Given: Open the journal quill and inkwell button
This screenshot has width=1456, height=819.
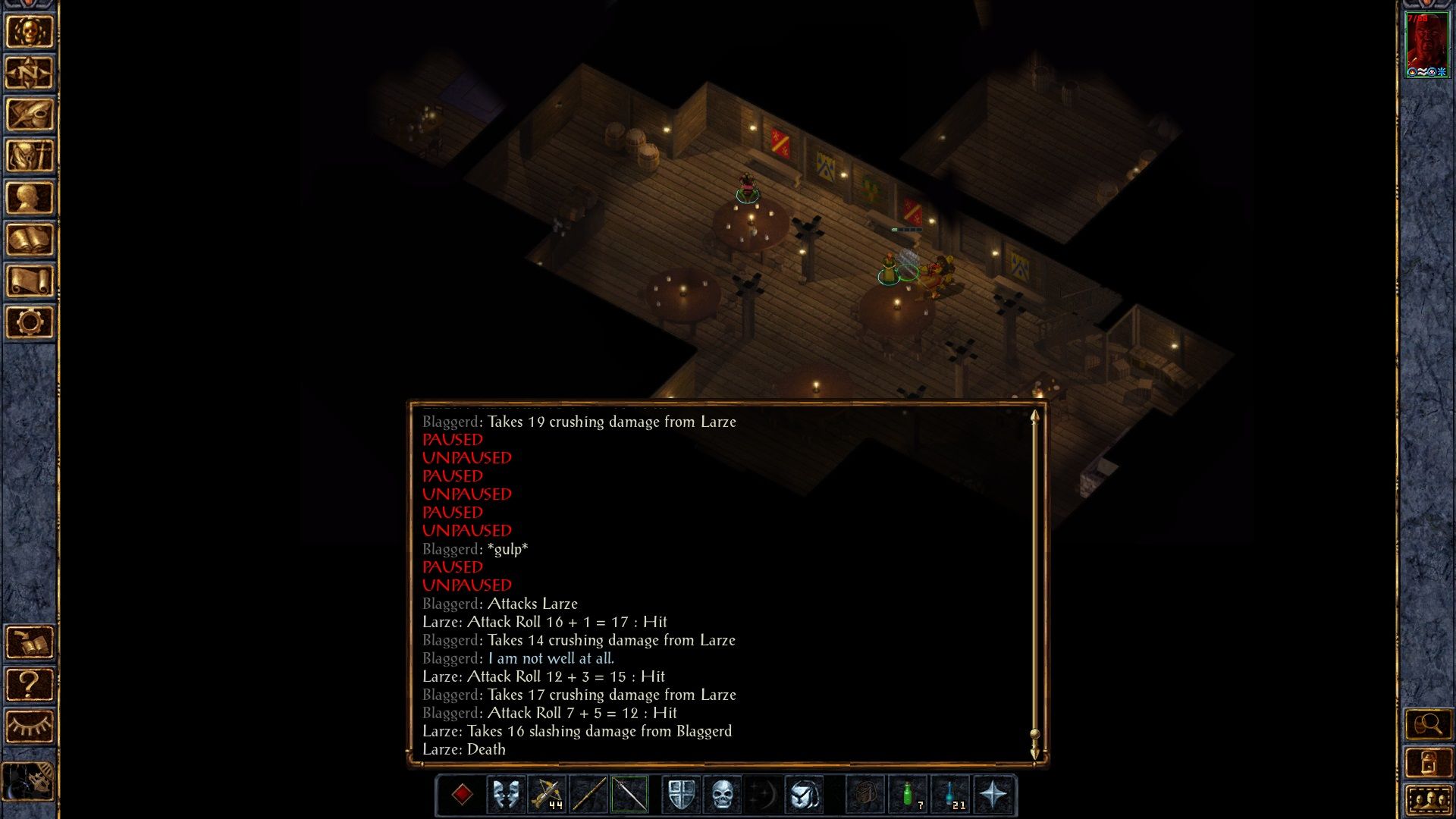Looking at the screenshot, I should (x=30, y=115).
